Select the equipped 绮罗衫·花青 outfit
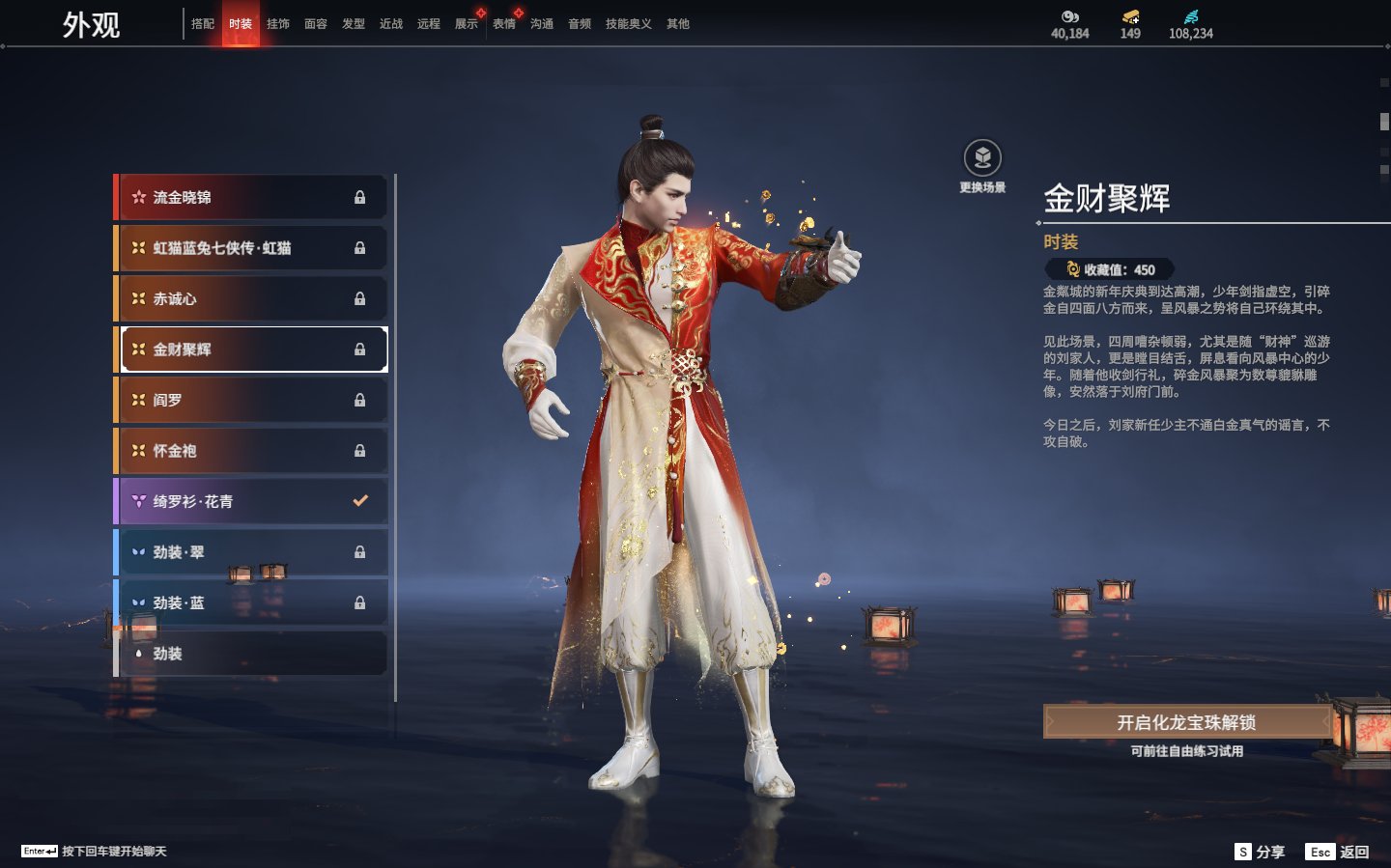The width and height of the screenshot is (1391, 868). click(x=251, y=501)
